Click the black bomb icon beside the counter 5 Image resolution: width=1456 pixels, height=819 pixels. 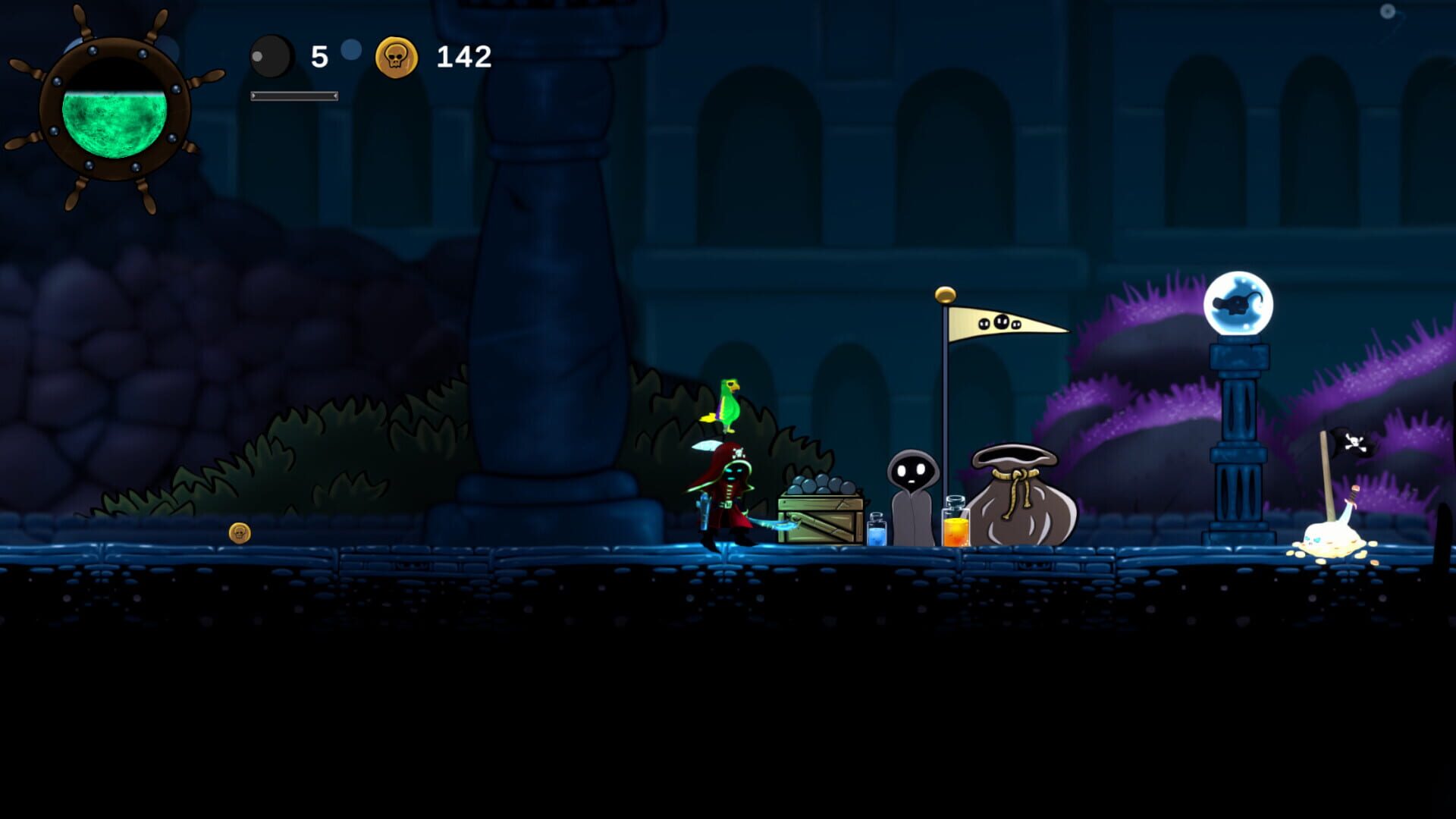click(x=271, y=56)
